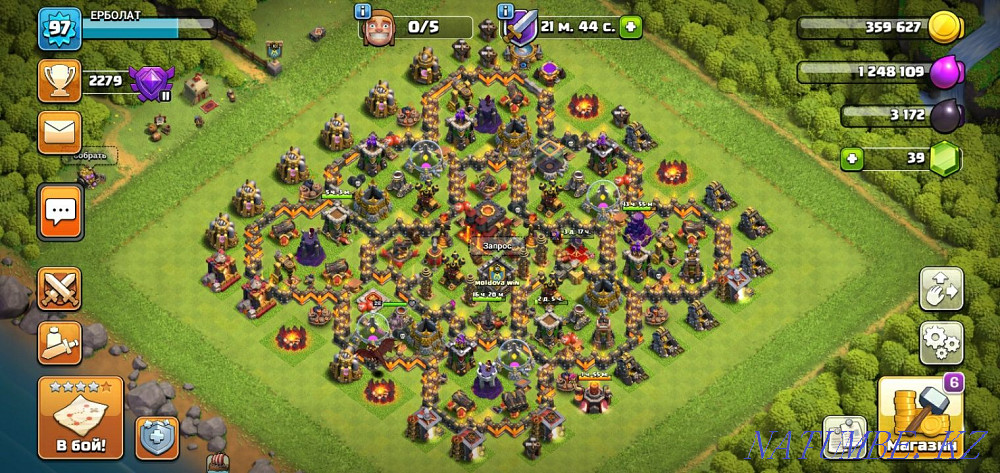Select the purple league badge
Image resolution: width=1000 pixels, height=473 pixels.
click(152, 80)
